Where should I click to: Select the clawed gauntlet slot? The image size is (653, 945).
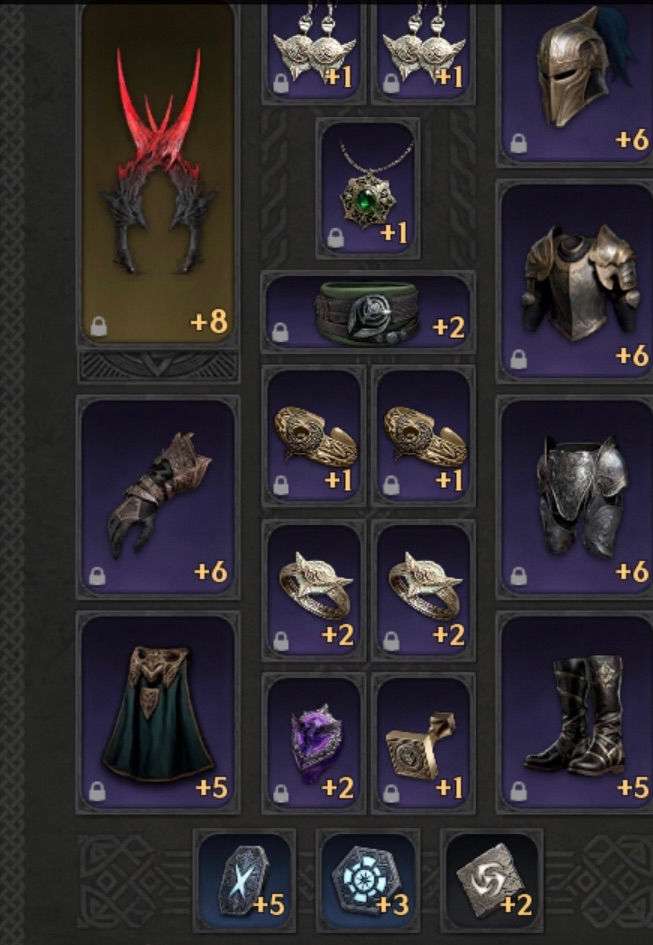pyautogui.click(x=158, y=497)
